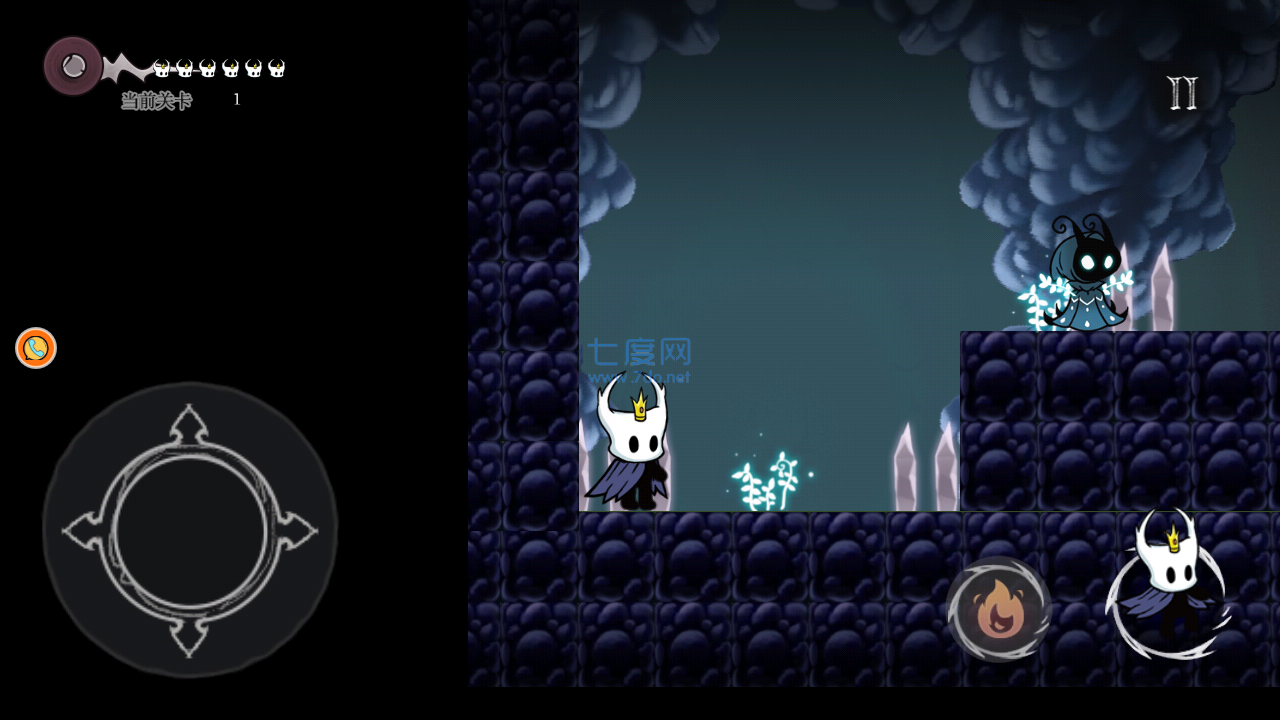Tap the left arrow on the virtual joystick
Viewport: 1280px width, 720px height.
coord(82,531)
